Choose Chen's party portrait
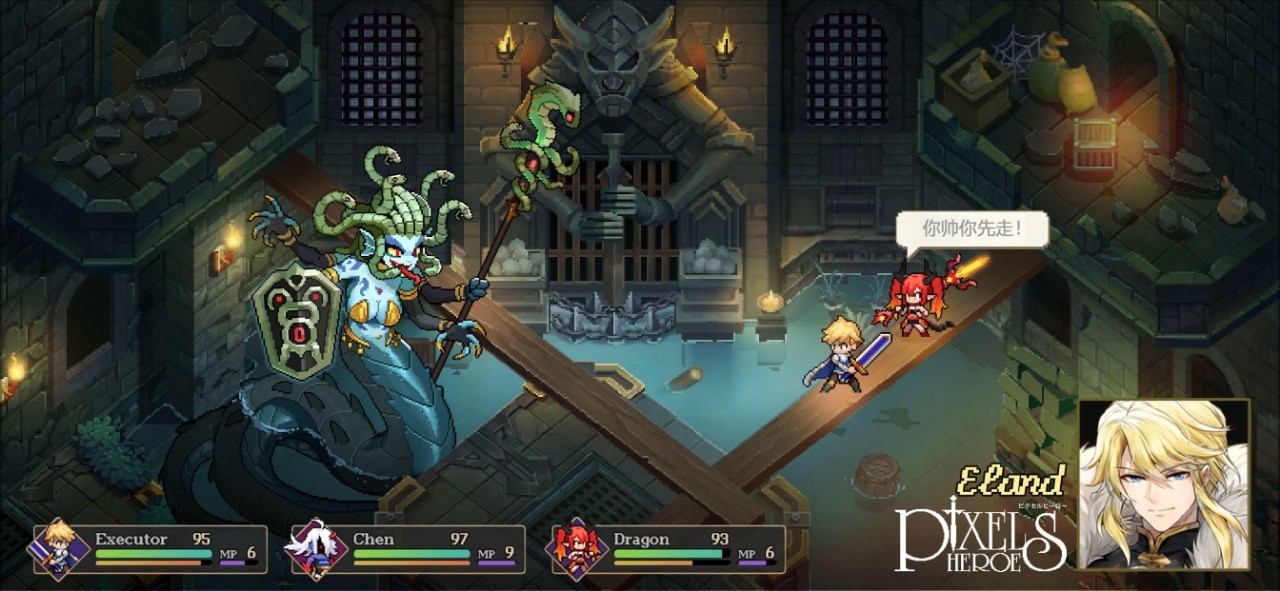Viewport: 1280px width, 591px height. coord(316,549)
